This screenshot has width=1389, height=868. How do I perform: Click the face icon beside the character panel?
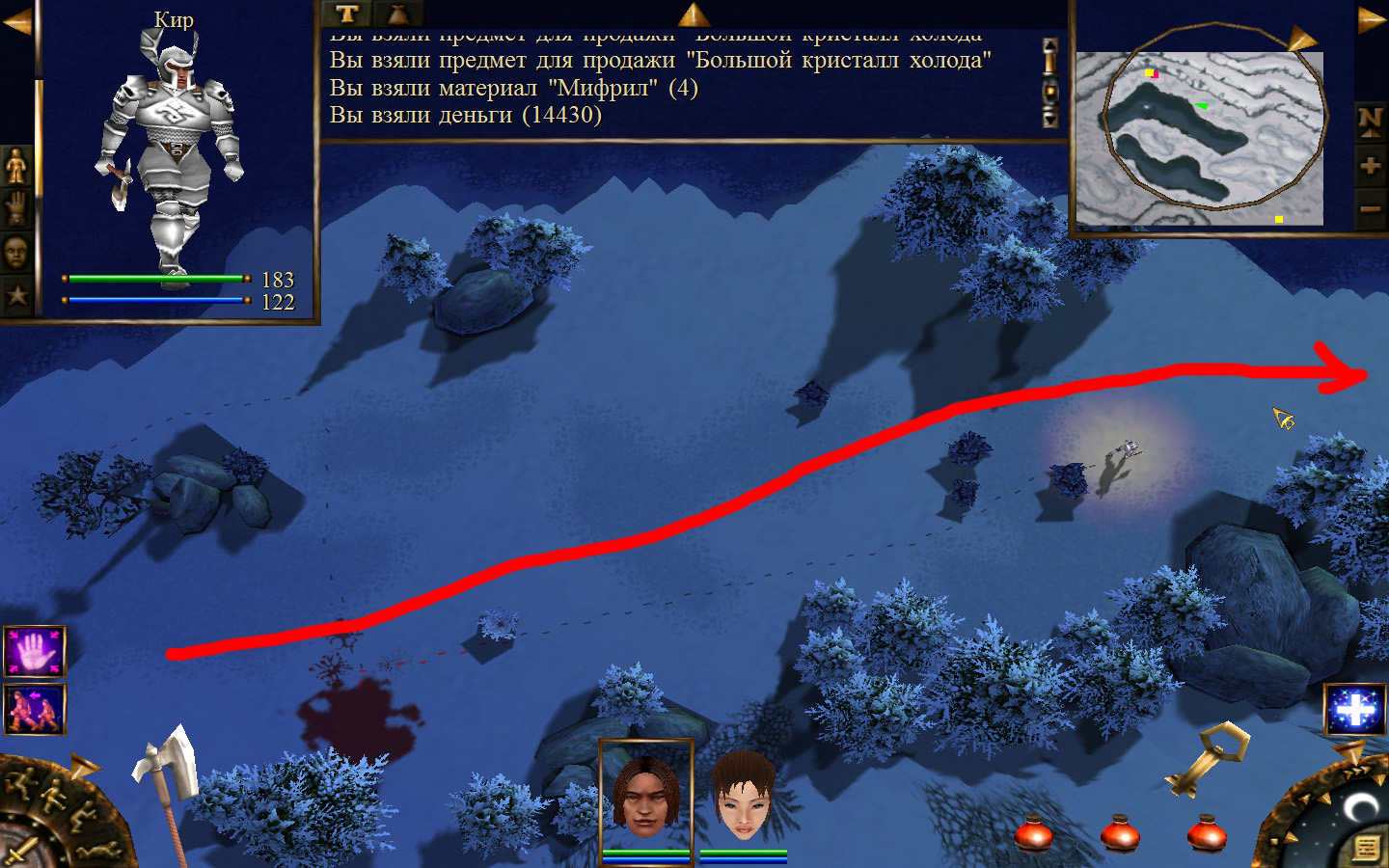(x=16, y=252)
